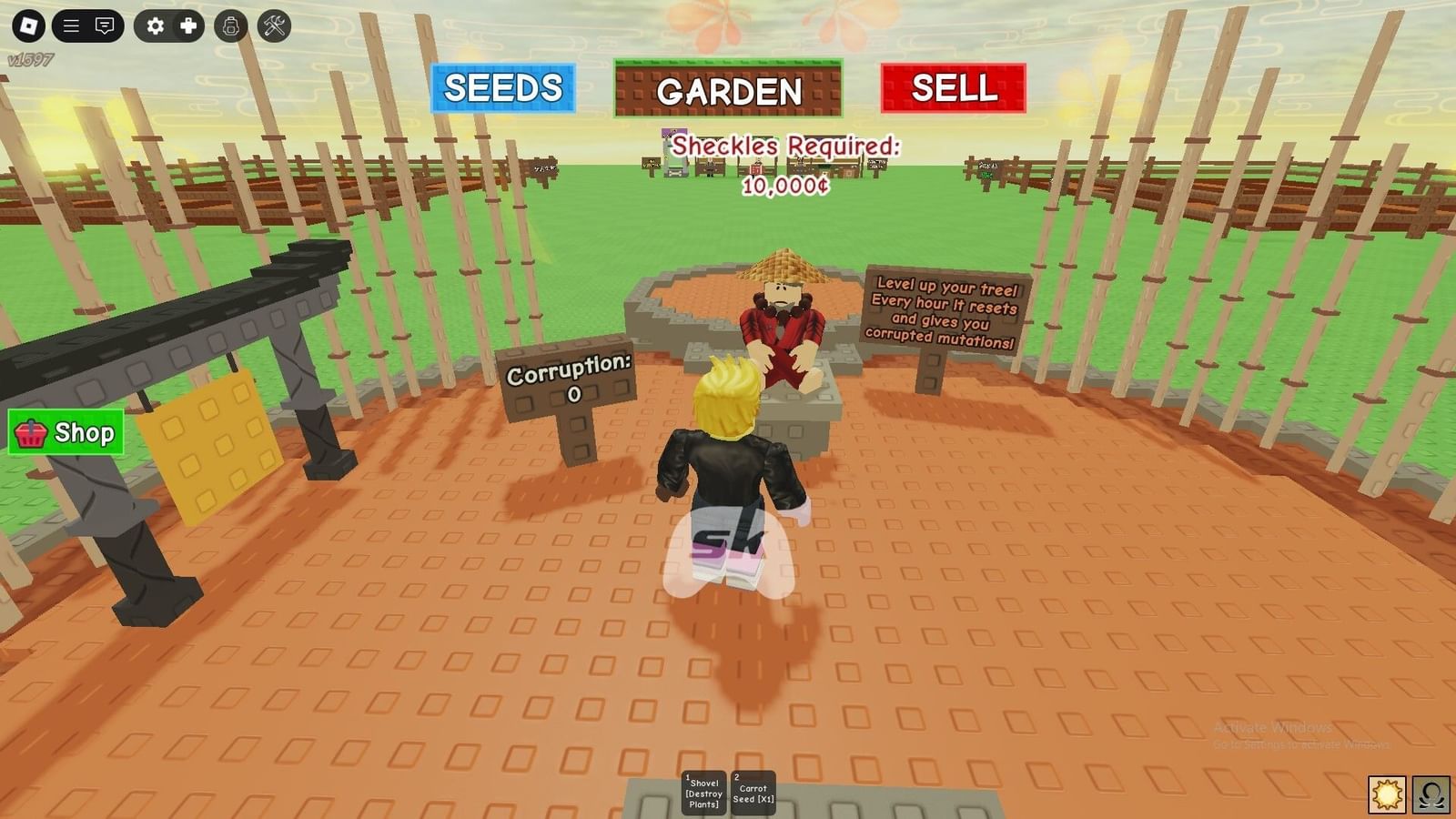1456x819 pixels.
Task: Open the backpack inventory icon
Action: 229,26
